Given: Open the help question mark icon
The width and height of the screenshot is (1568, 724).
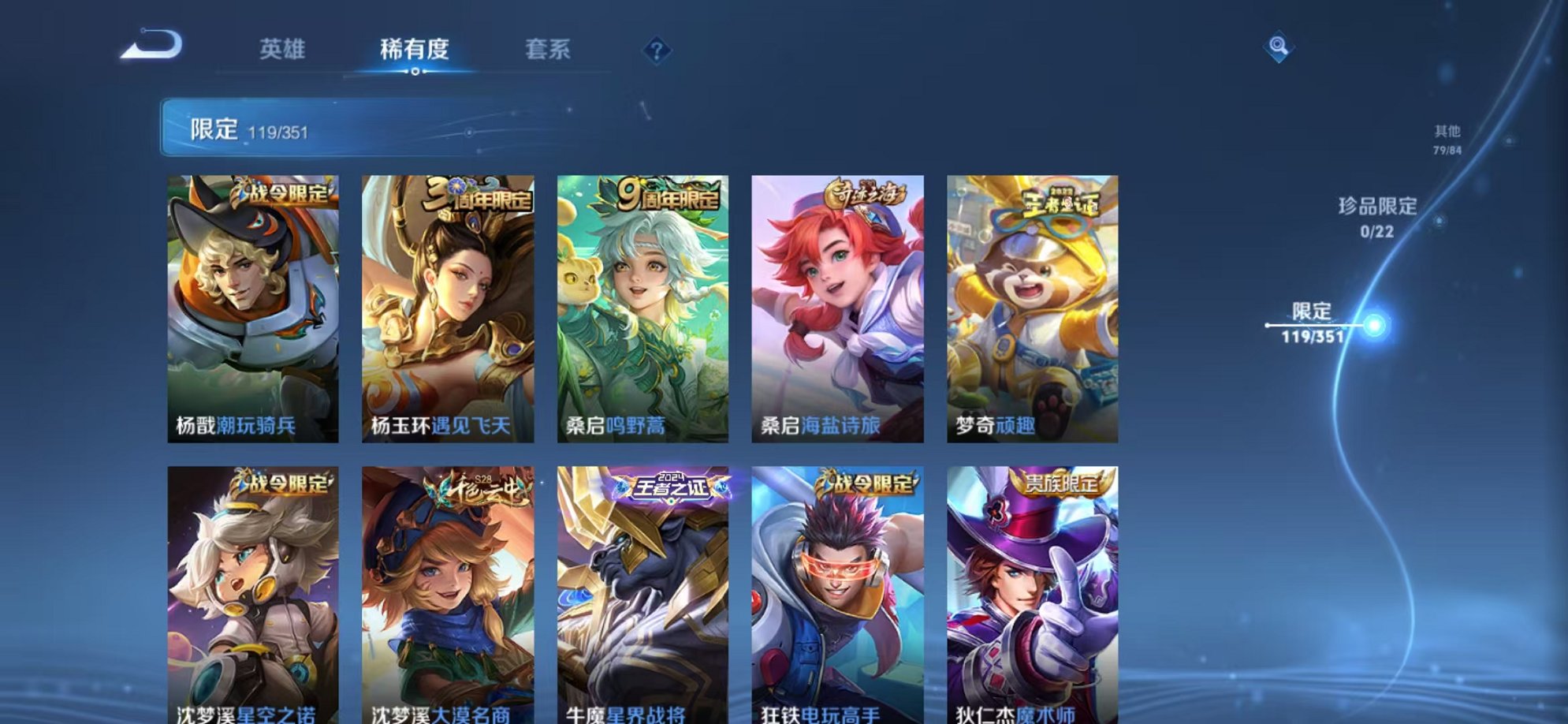Looking at the screenshot, I should click(657, 50).
